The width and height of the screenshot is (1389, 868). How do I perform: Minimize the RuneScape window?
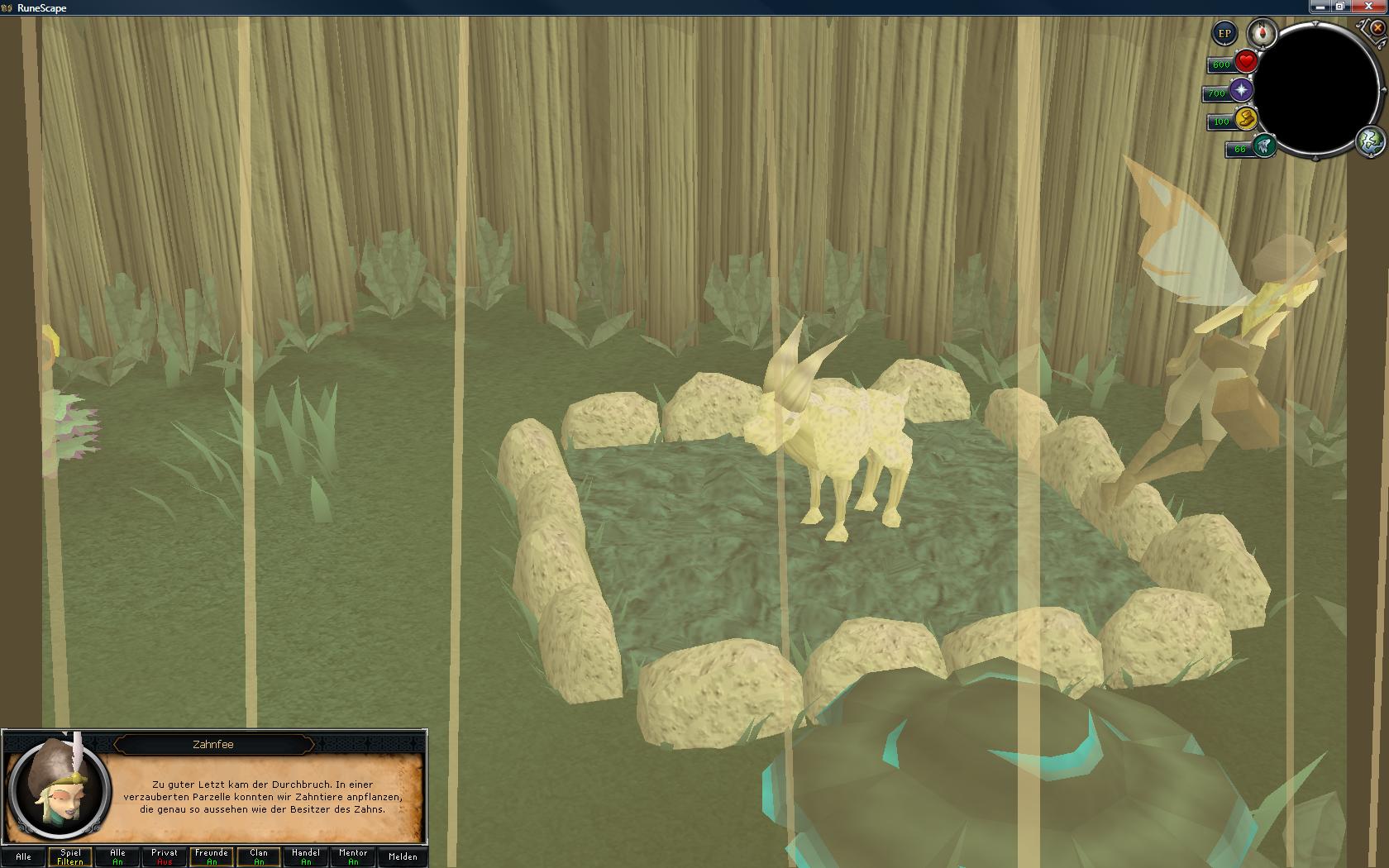tap(1320, 7)
